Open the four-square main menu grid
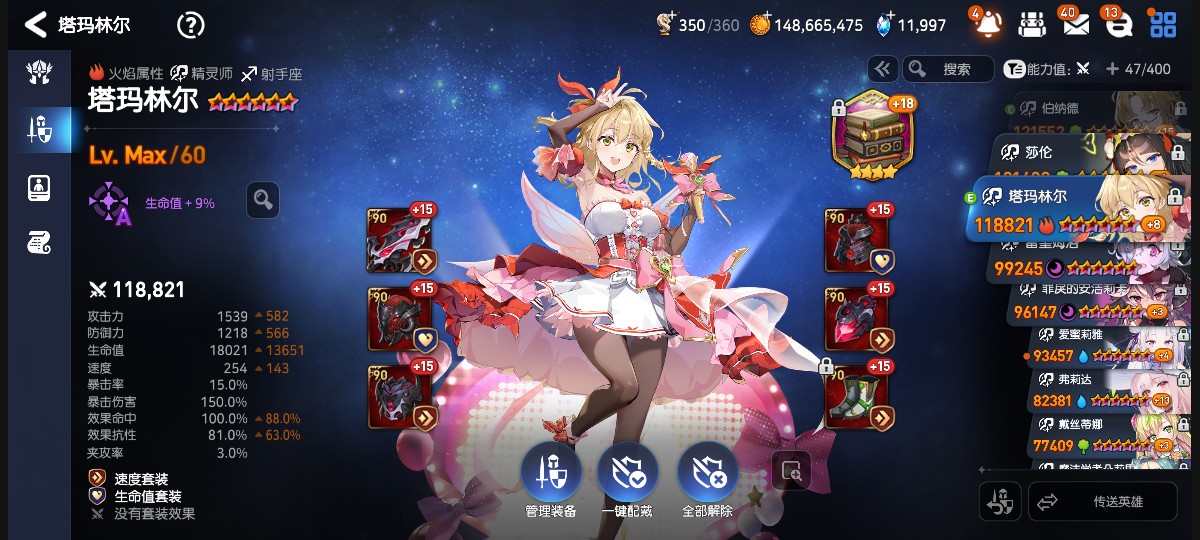The image size is (1200, 540). (x=1163, y=24)
